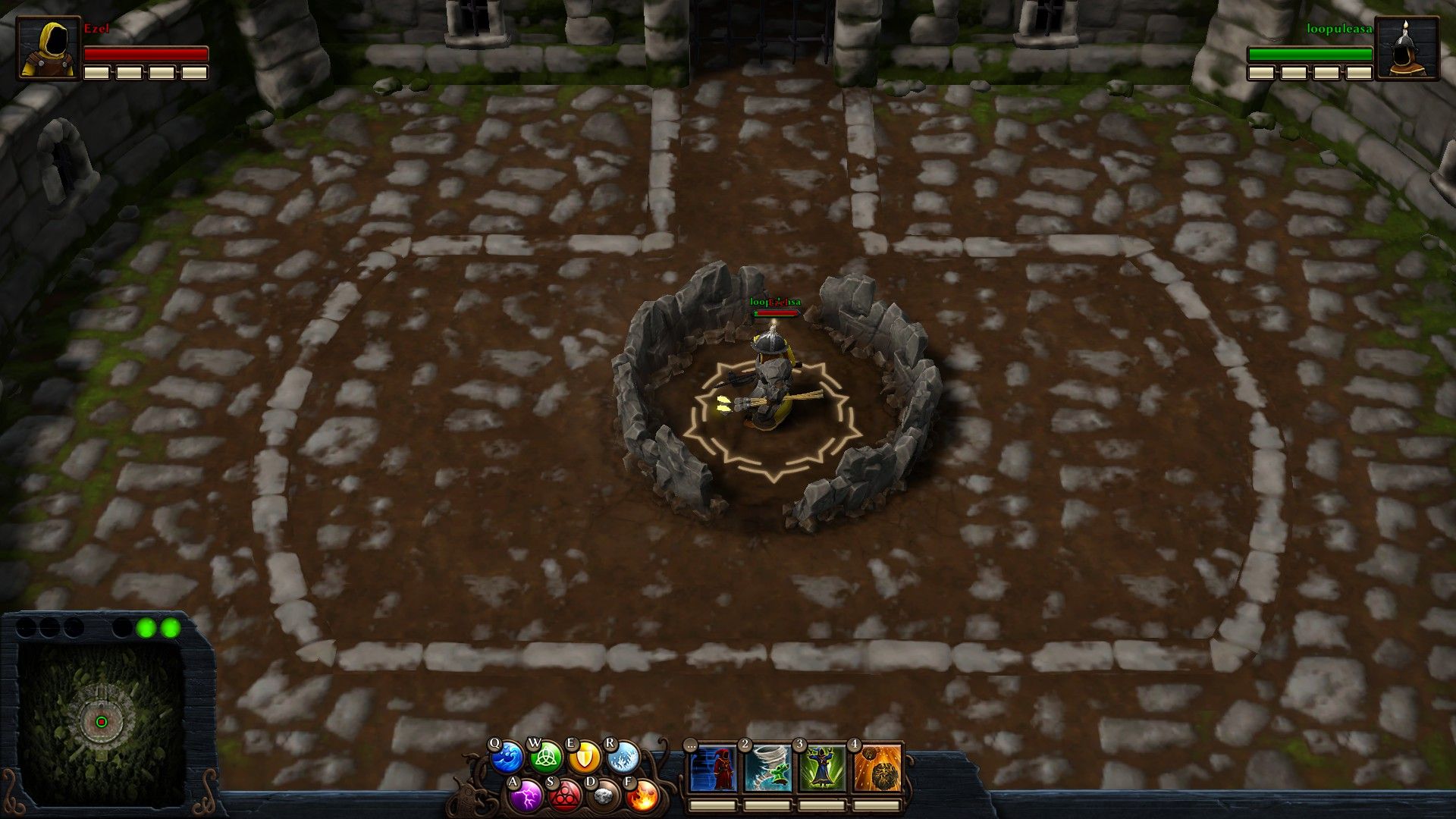Cast the red-robed wizard magick
The height and width of the screenshot is (819, 1456).
[x=713, y=768]
